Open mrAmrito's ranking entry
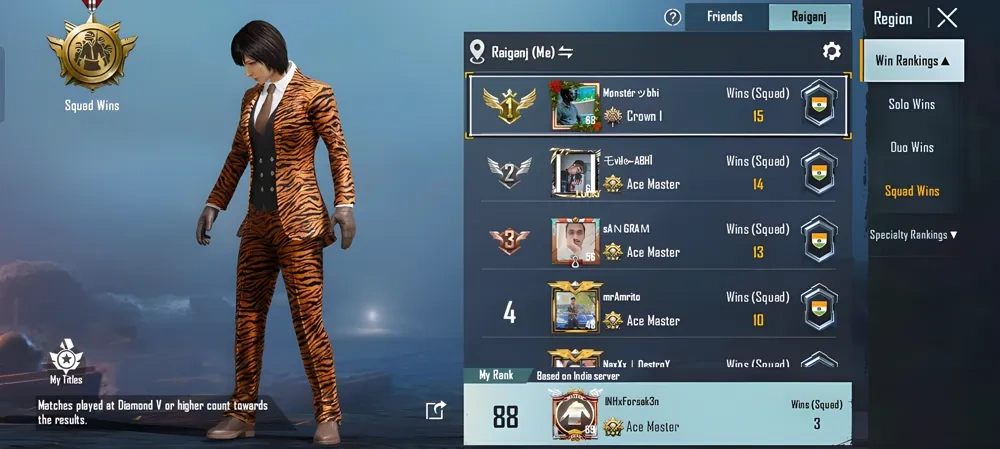 pyautogui.click(x=658, y=309)
